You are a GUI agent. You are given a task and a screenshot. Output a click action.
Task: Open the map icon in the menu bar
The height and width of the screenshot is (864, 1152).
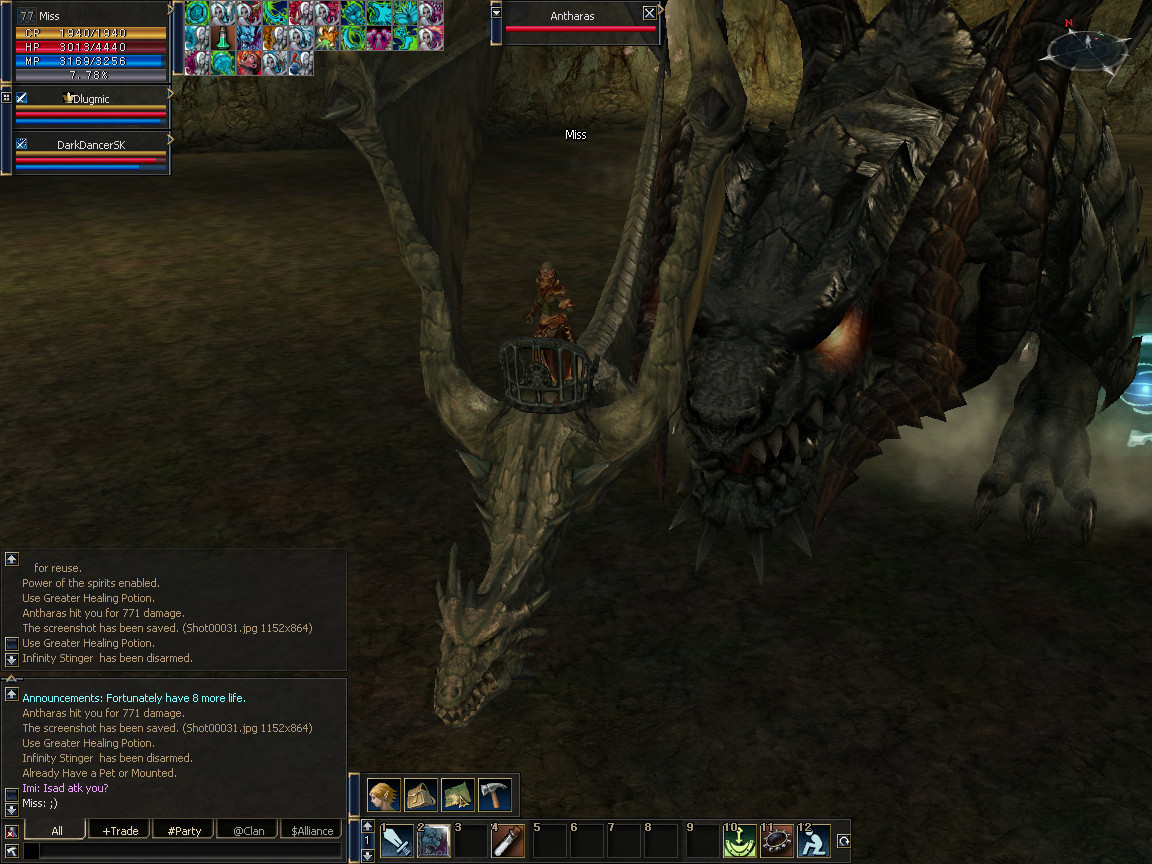(458, 794)
